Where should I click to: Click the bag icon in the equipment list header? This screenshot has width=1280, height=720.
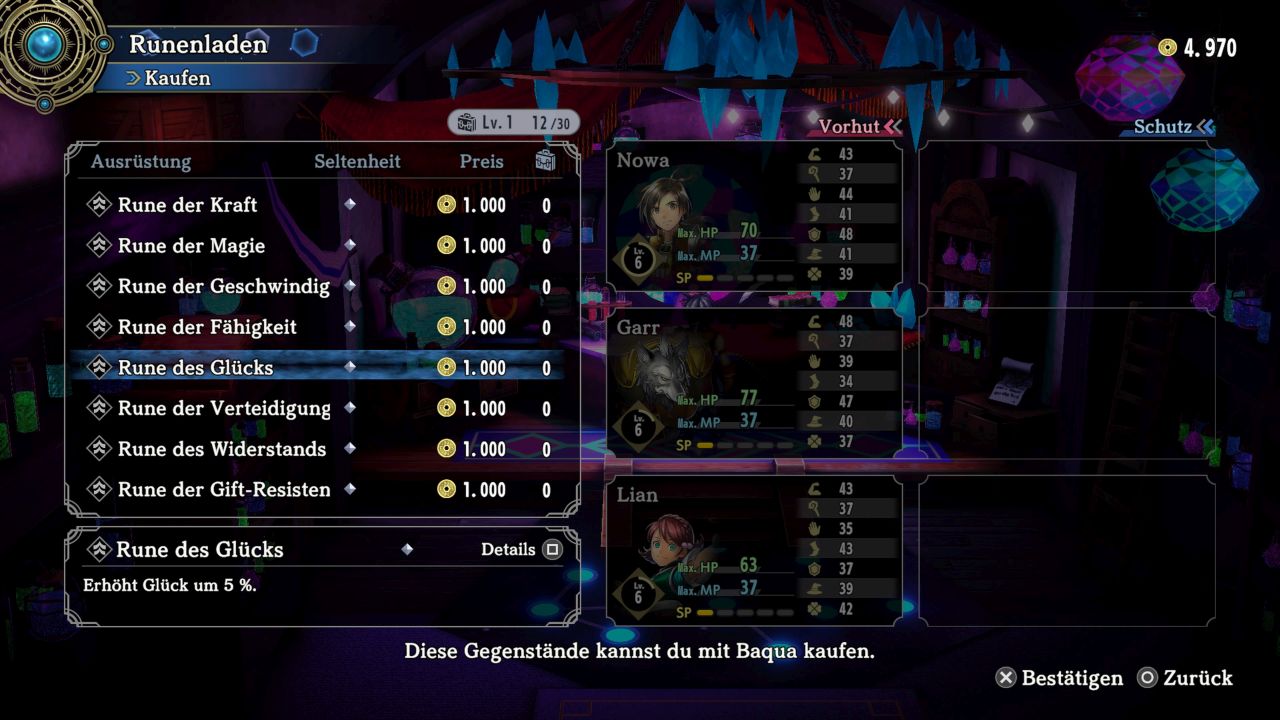[x=545, y=161]
